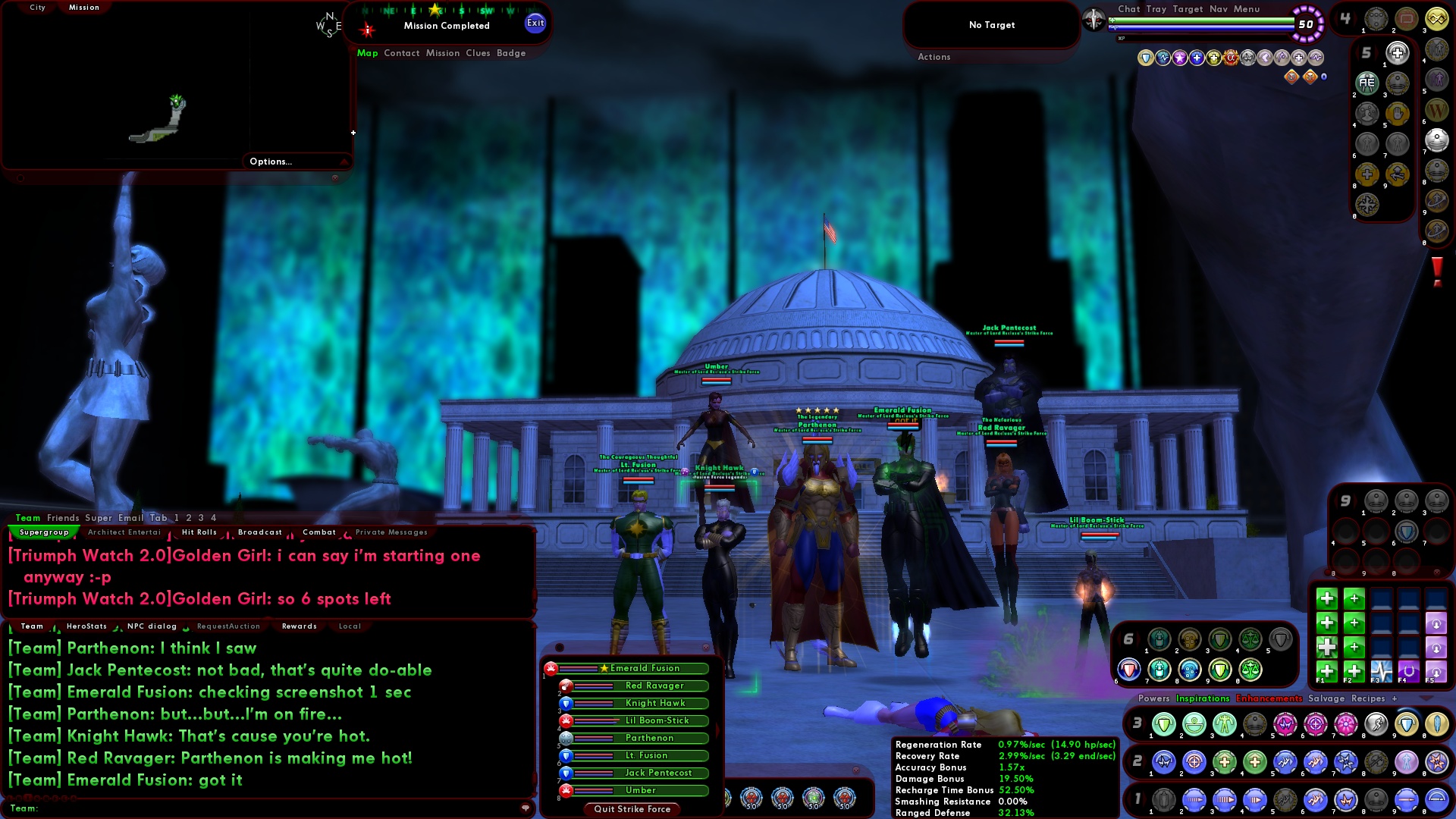The image size is (1456, 819).
Task: Click Exit on the Mission Completed window
Action: [x=536, y=23]
